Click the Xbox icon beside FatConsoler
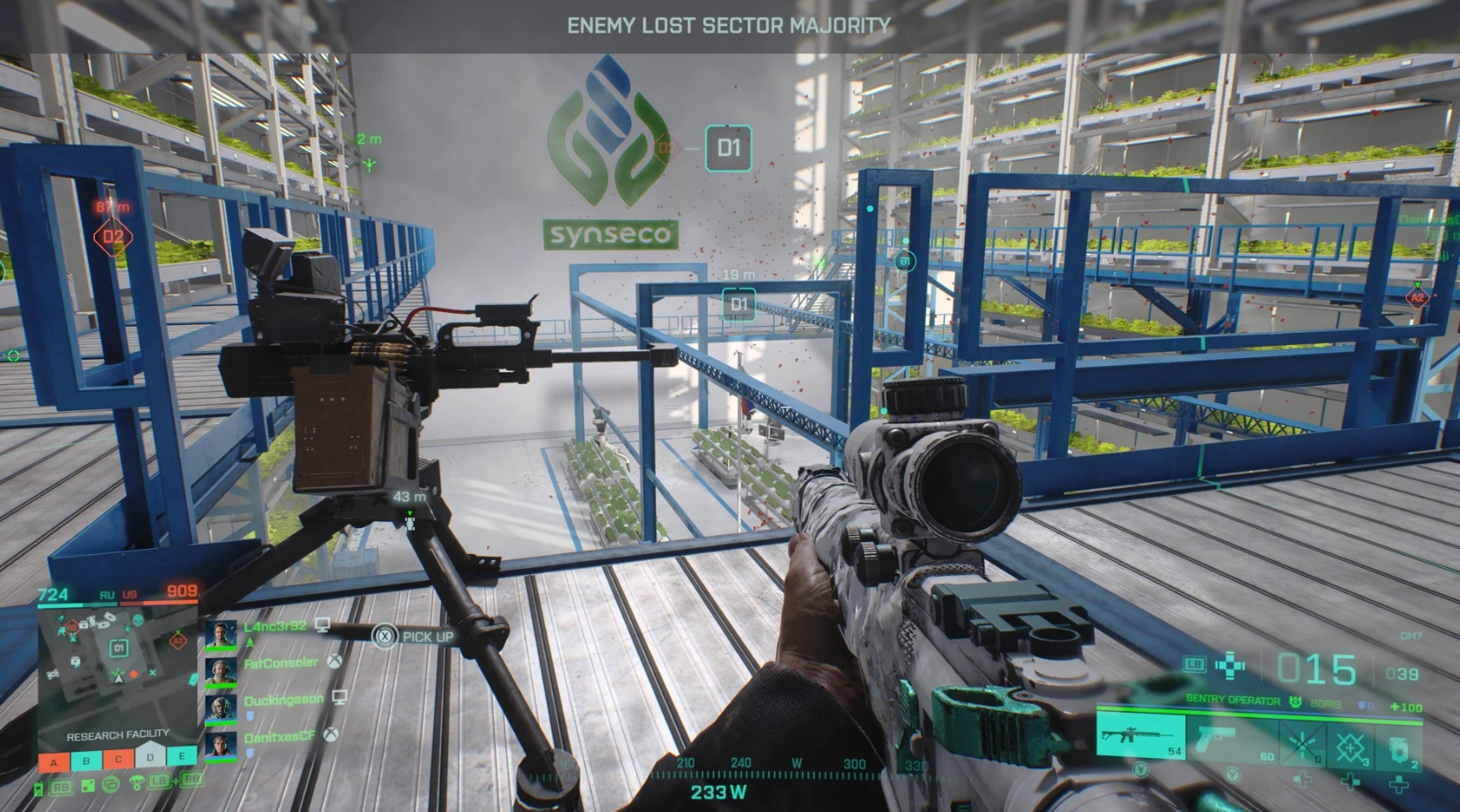The width and height of the screenshot is (1460, 812). tap(335, 663)
